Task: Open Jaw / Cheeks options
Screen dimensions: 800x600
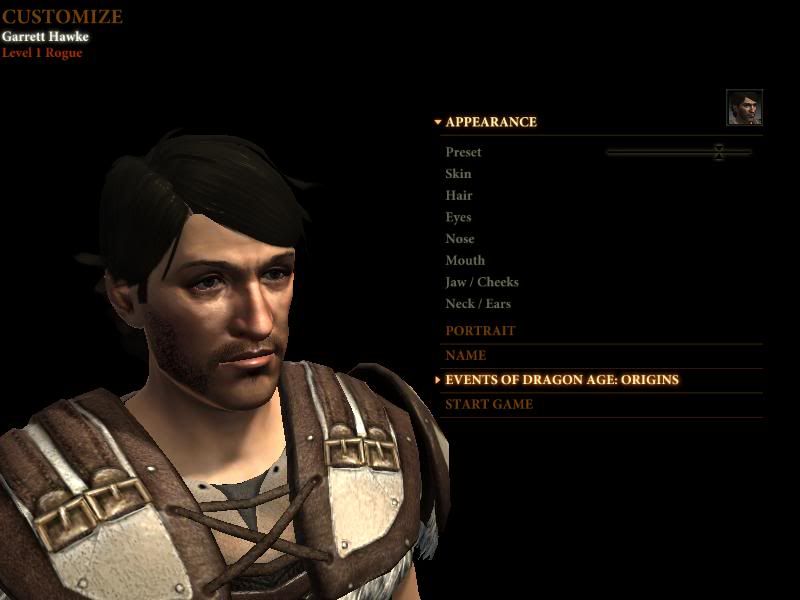Action: click(482, 282)
